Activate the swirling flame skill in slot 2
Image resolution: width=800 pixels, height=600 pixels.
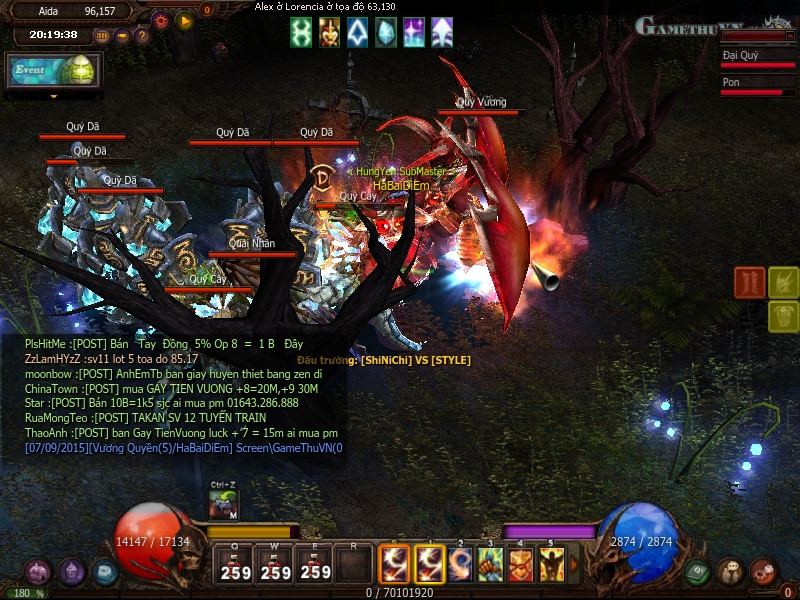click(x=460, y=565)
